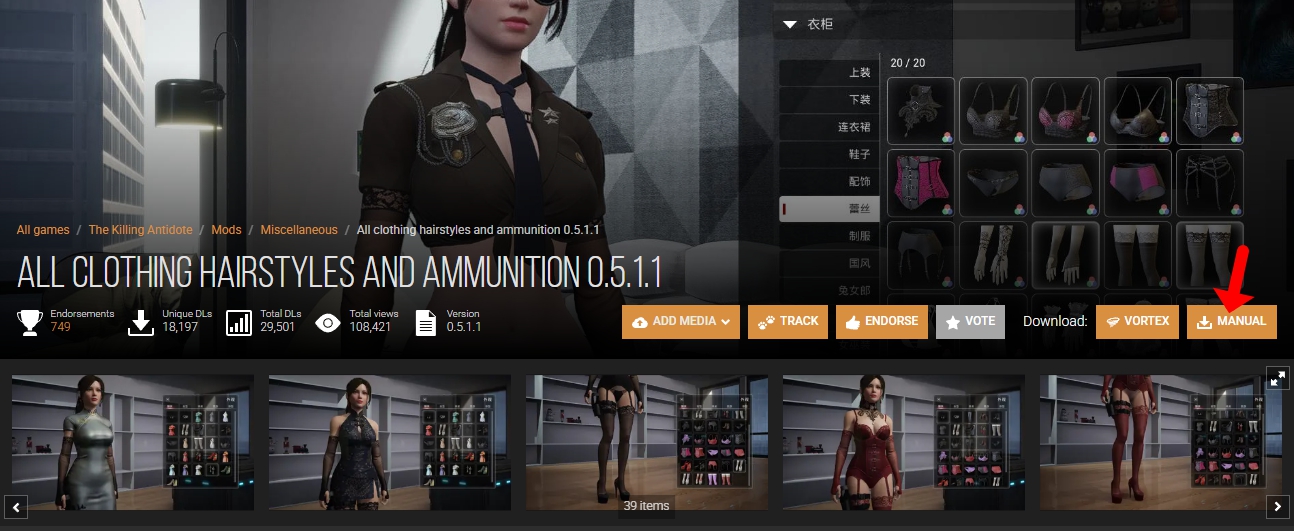
Task: Click the Vote button
Action: click(970, 322)
